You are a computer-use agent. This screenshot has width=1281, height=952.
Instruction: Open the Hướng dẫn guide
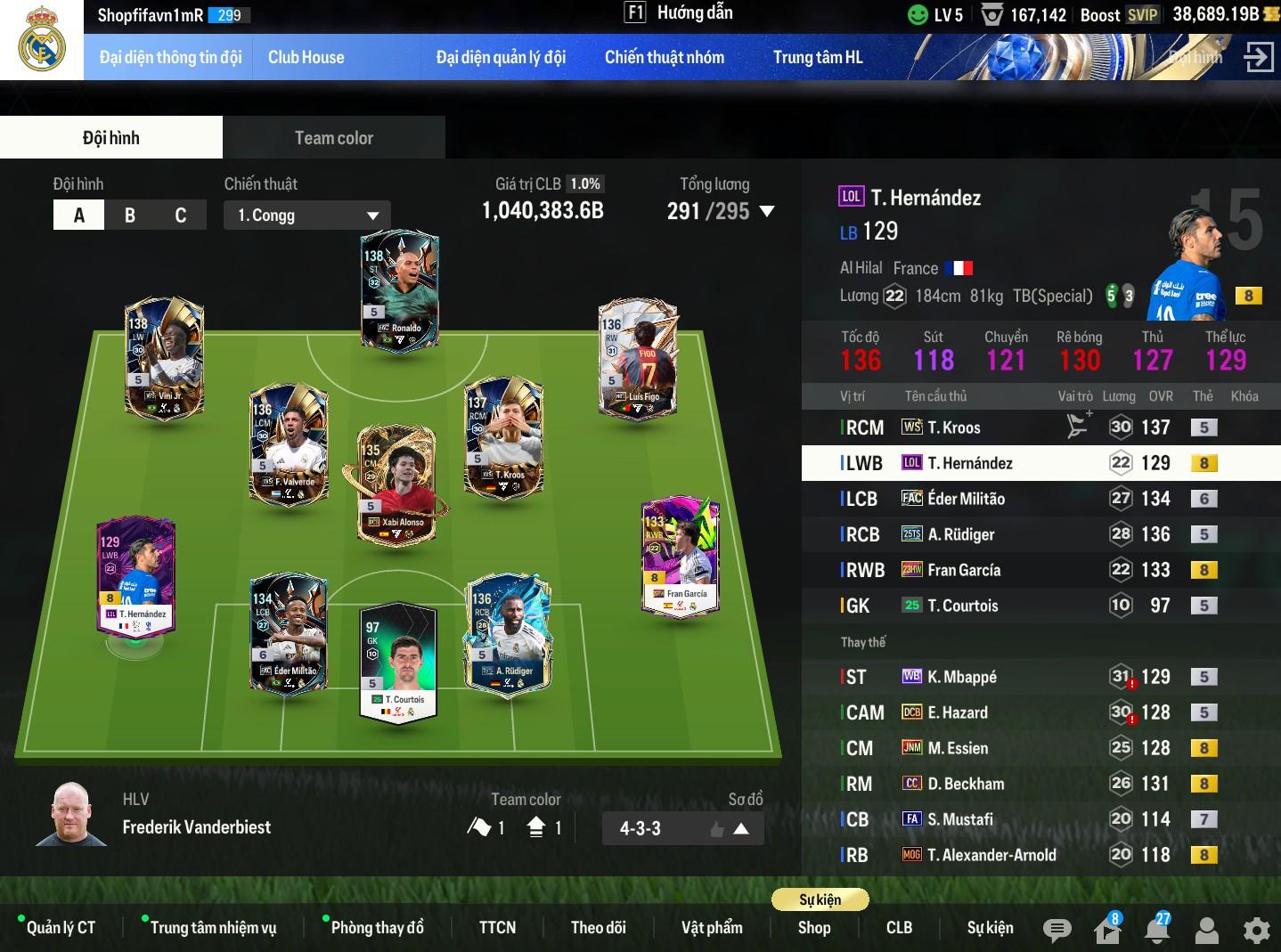click(x=681, y=13)
